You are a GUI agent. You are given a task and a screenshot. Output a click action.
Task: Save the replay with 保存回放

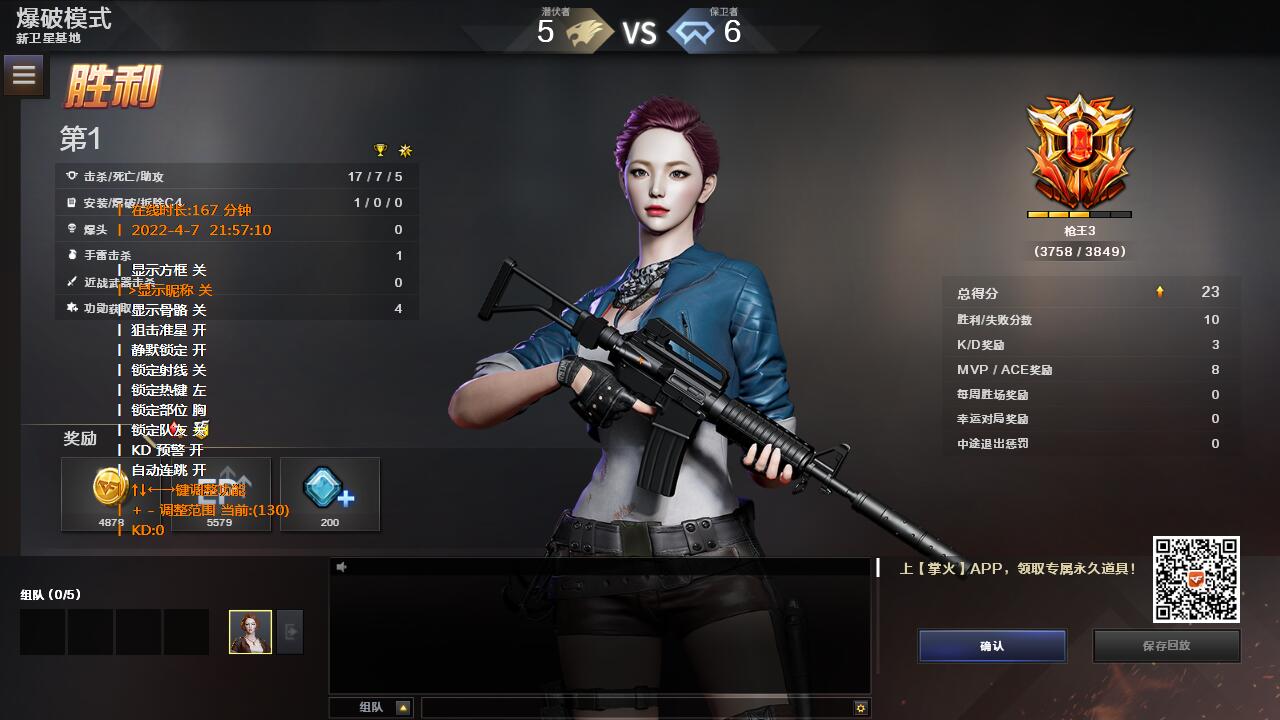(x=1166, y=646)
